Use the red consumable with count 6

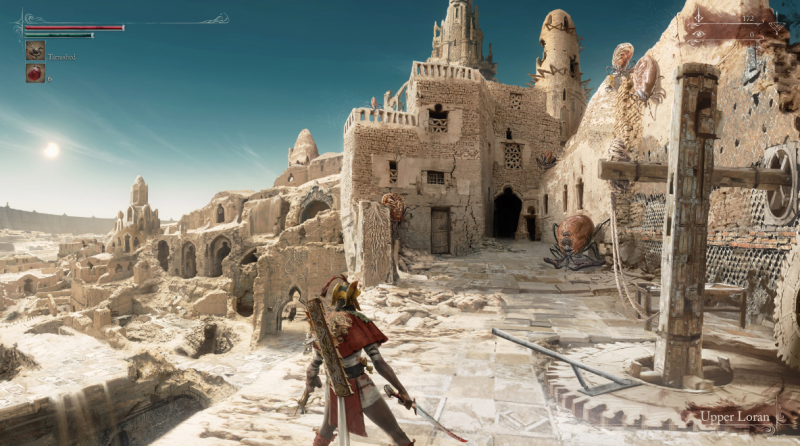[35, 73]
